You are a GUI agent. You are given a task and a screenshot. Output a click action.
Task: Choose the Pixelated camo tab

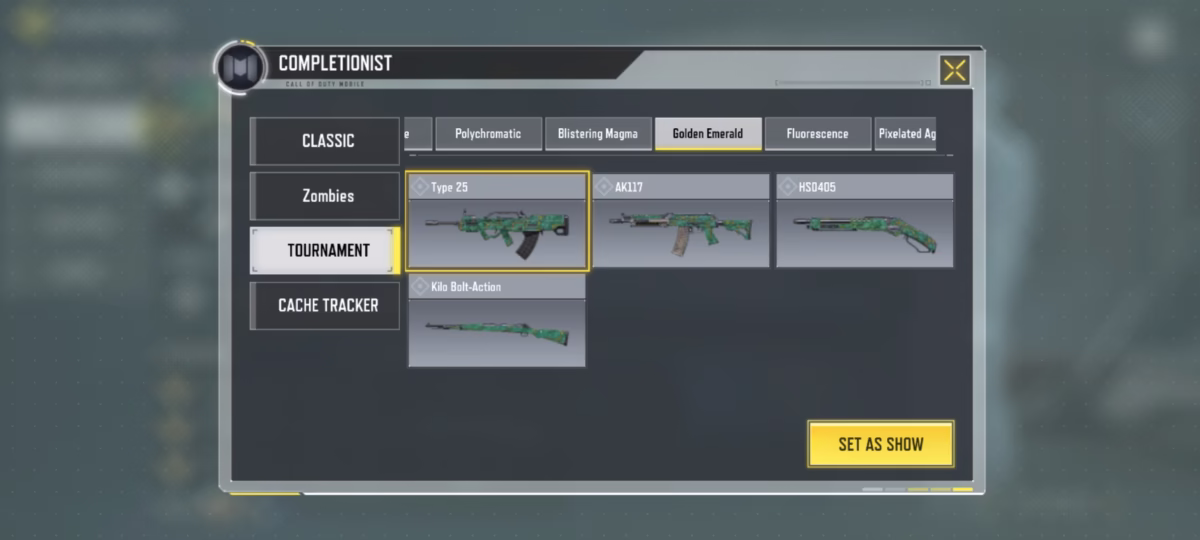pos(905,134)
